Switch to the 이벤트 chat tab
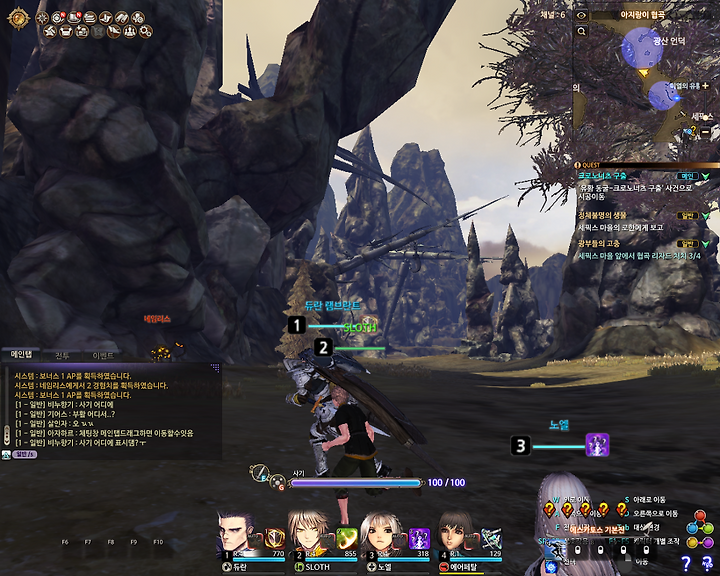 102,355
